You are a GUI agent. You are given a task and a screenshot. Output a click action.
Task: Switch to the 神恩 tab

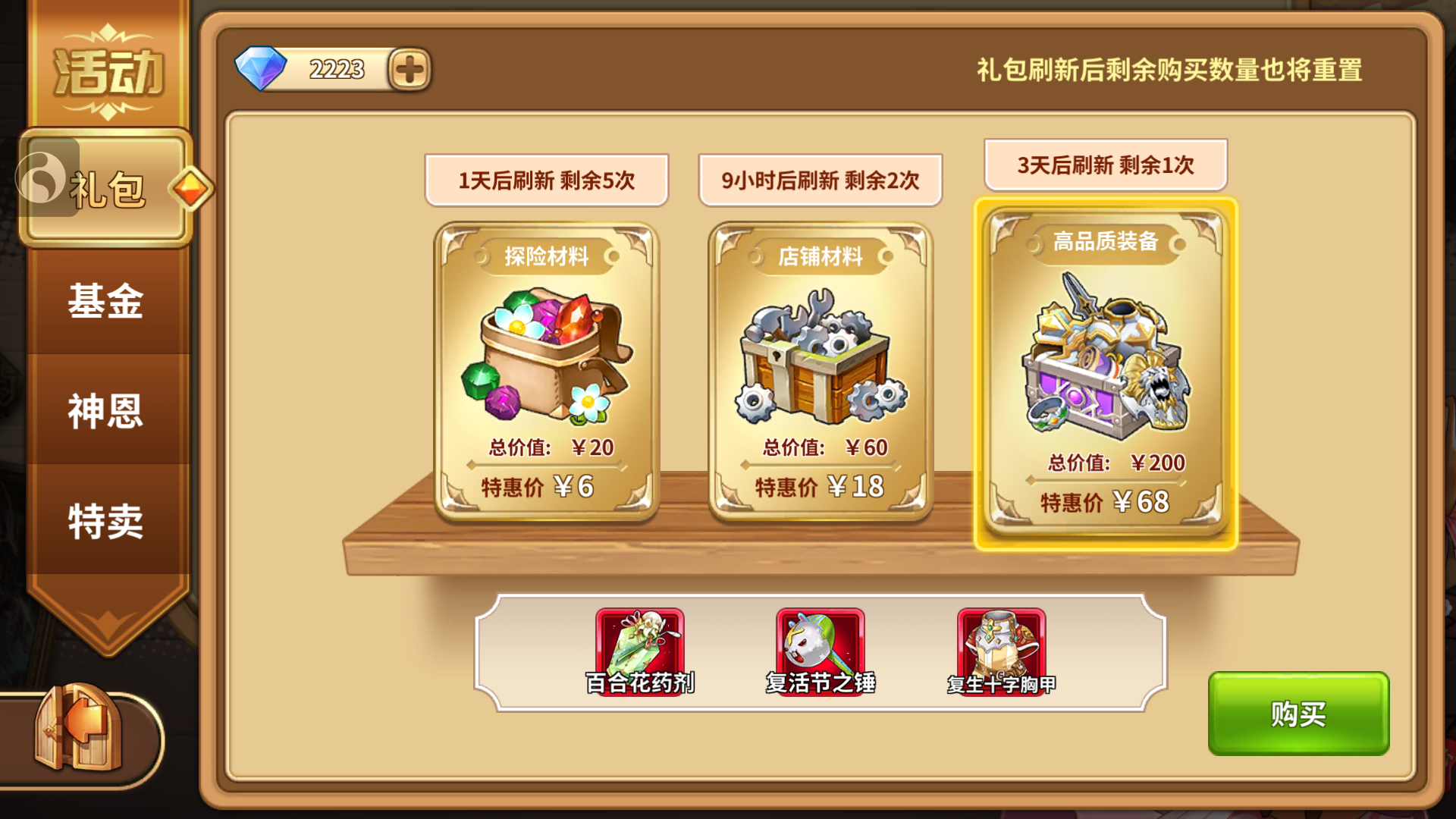[x=106, y=411]
